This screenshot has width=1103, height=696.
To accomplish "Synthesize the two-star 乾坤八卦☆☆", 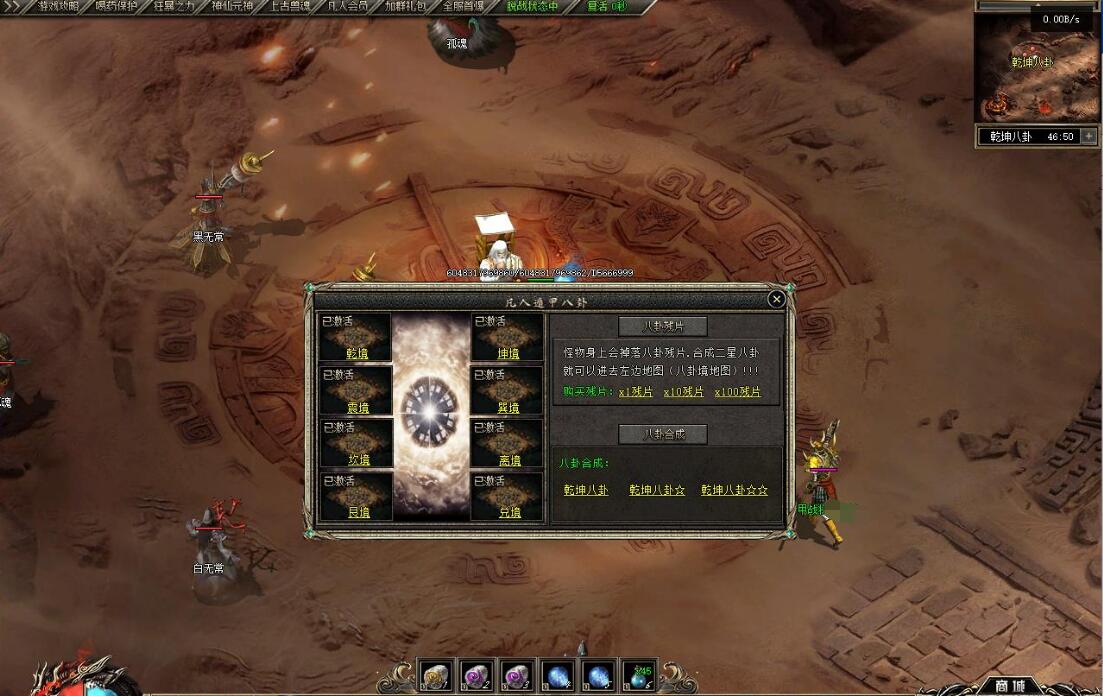I will pos(734,490).
